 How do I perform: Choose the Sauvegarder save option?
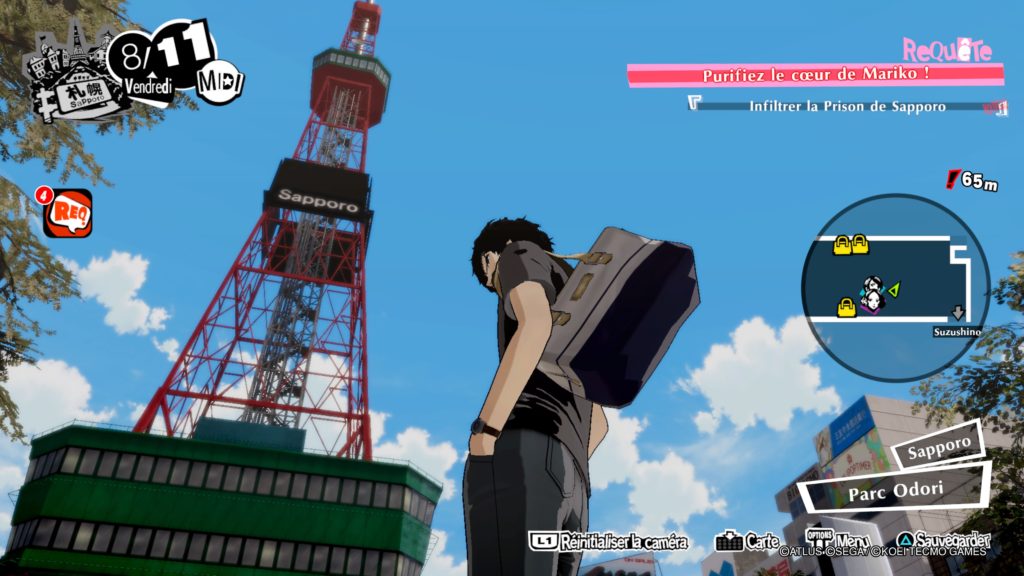(x=943, y=542)
